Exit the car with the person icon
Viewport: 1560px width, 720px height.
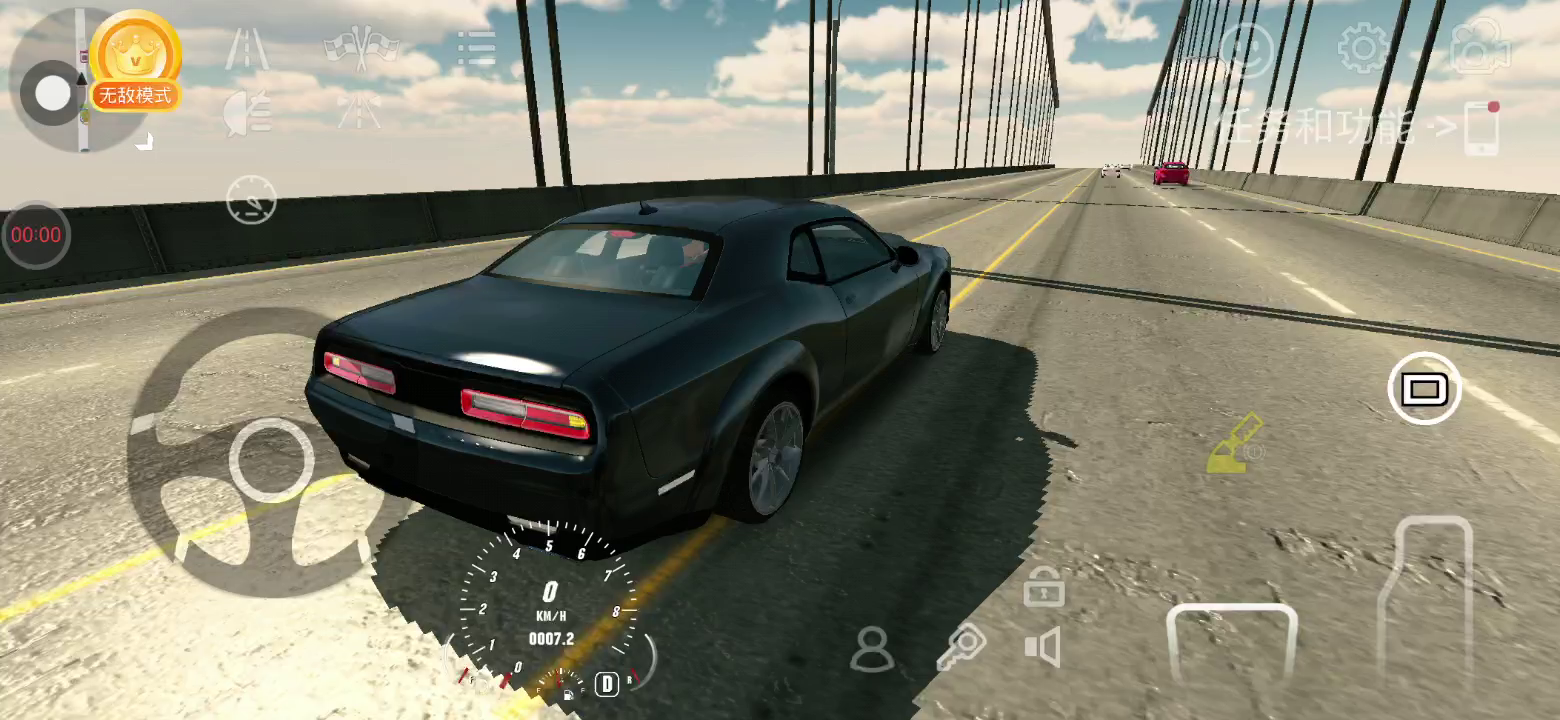tap(872, 649)
